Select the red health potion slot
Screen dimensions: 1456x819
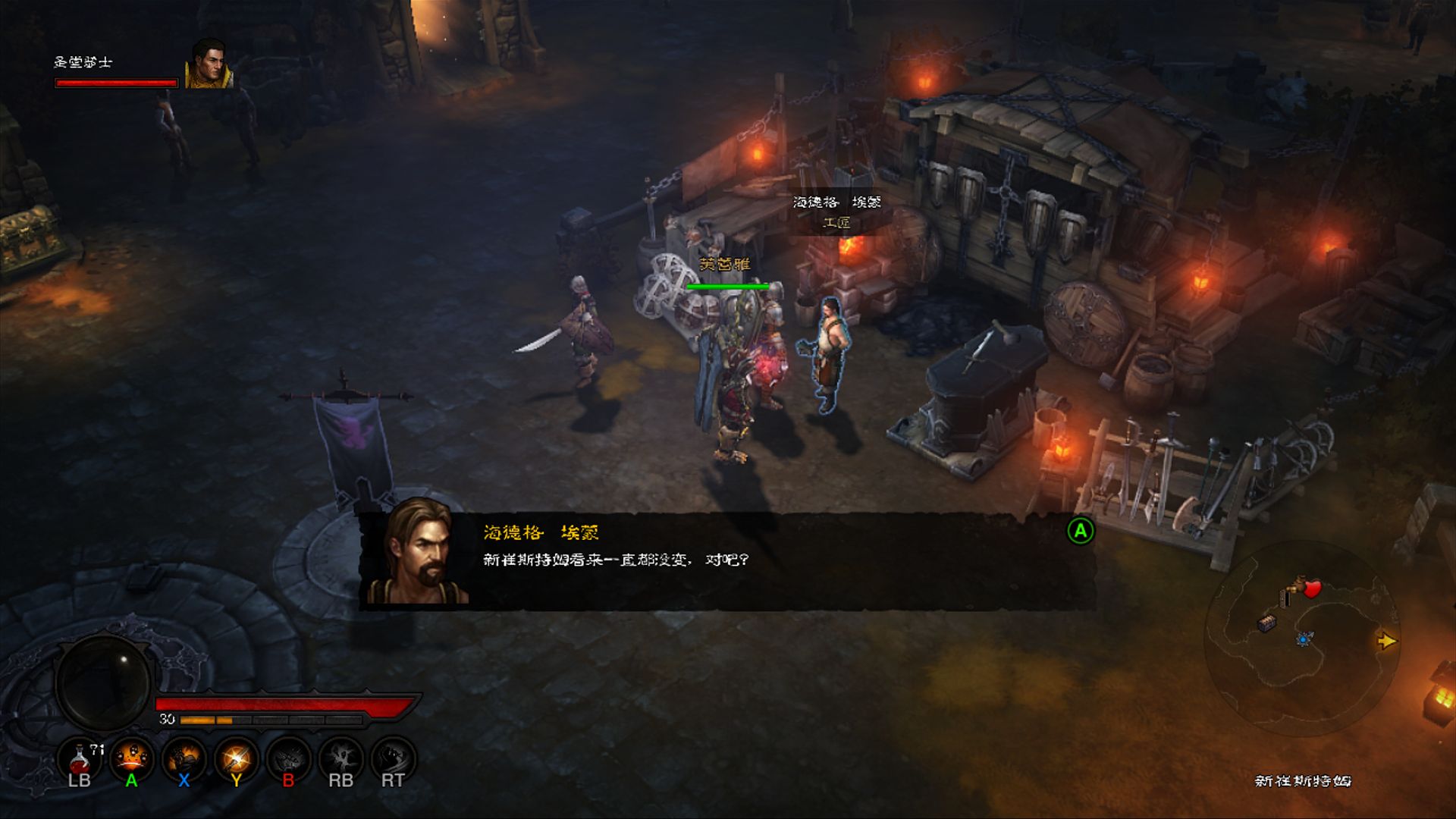tap(80, 758)
